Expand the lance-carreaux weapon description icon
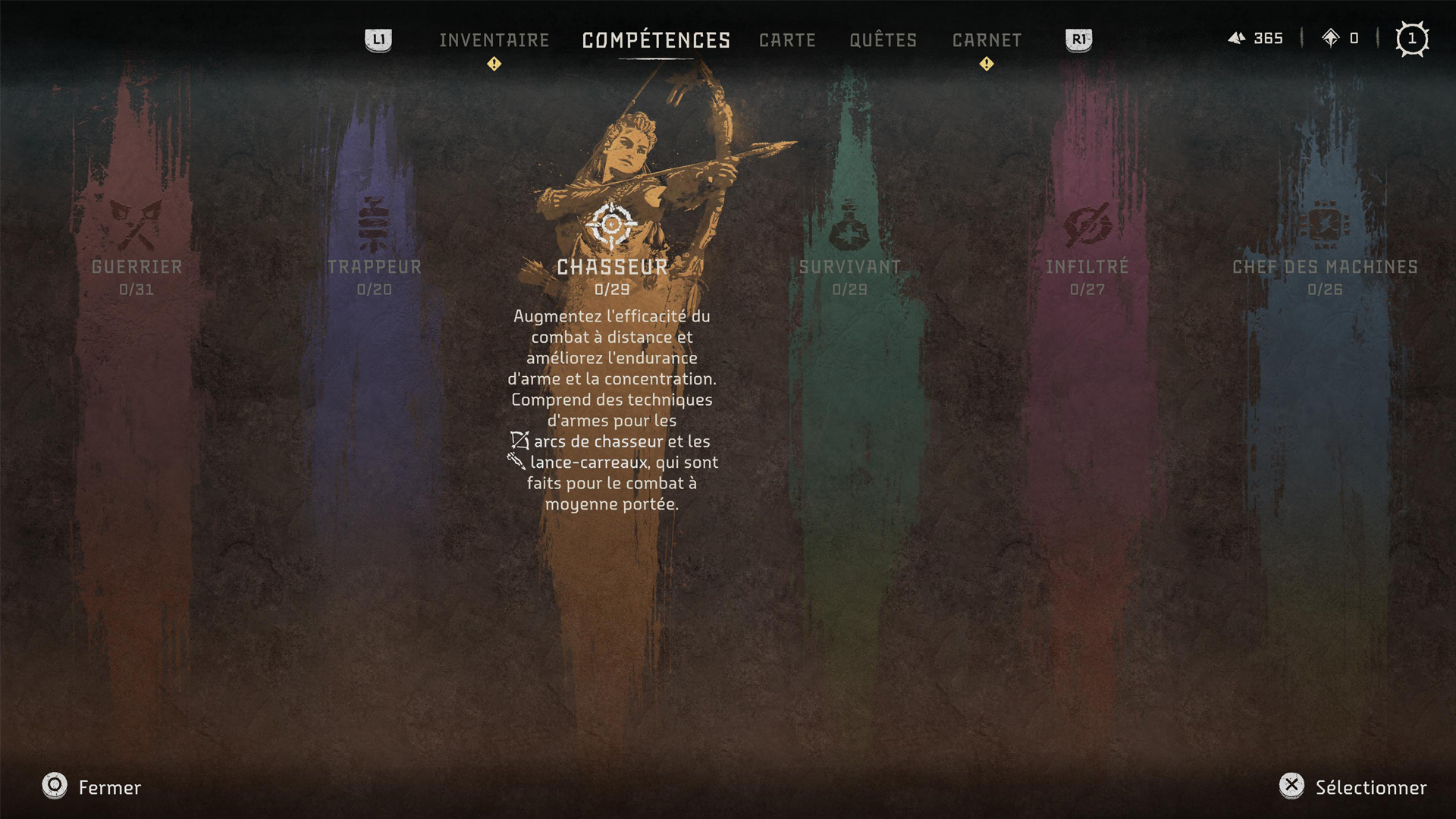The width and height of the screenshot is (1456, 819). pyautogui.click(x=518, y=462)
